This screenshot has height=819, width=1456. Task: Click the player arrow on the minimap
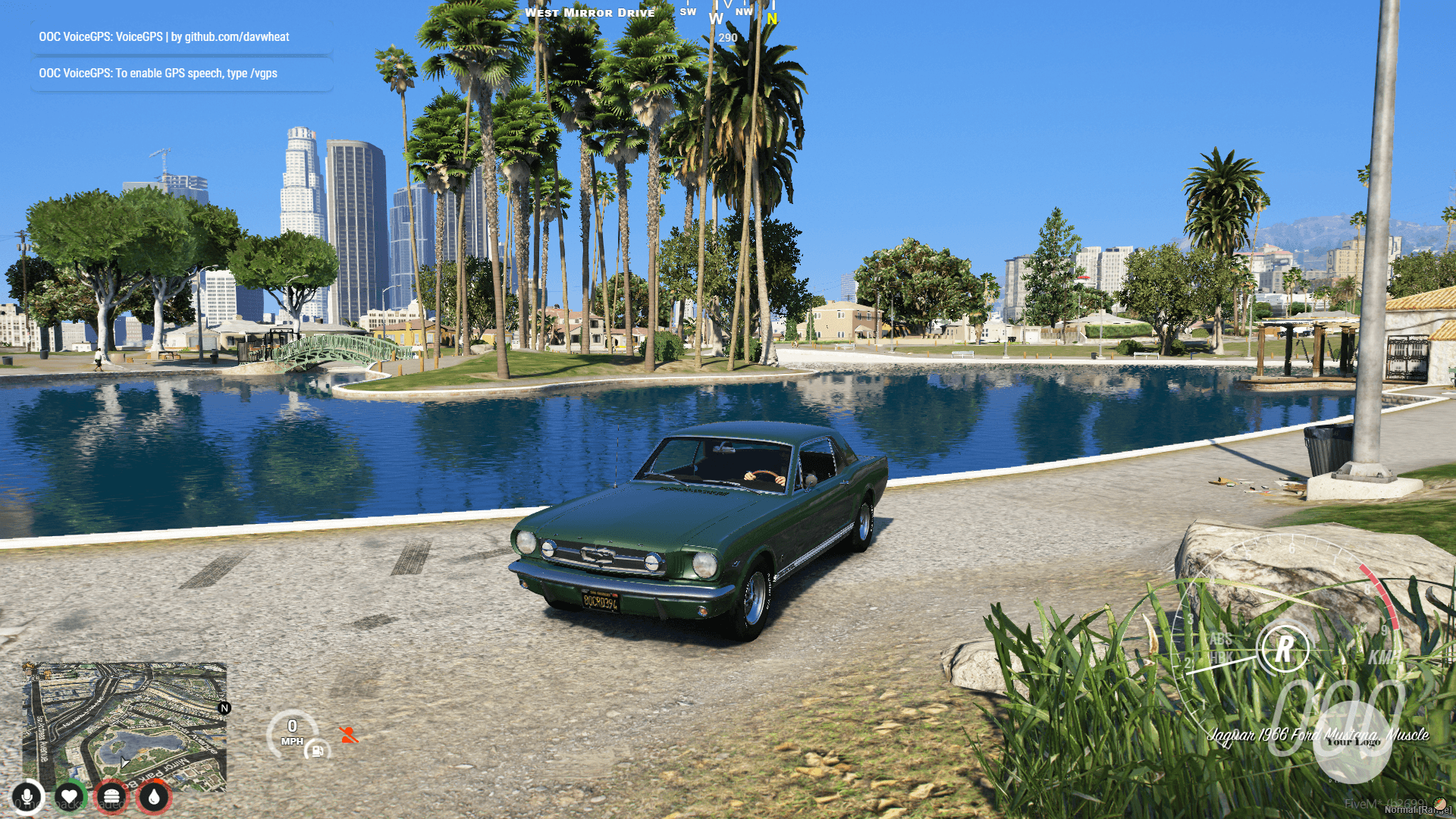click(x=124, y=762)
